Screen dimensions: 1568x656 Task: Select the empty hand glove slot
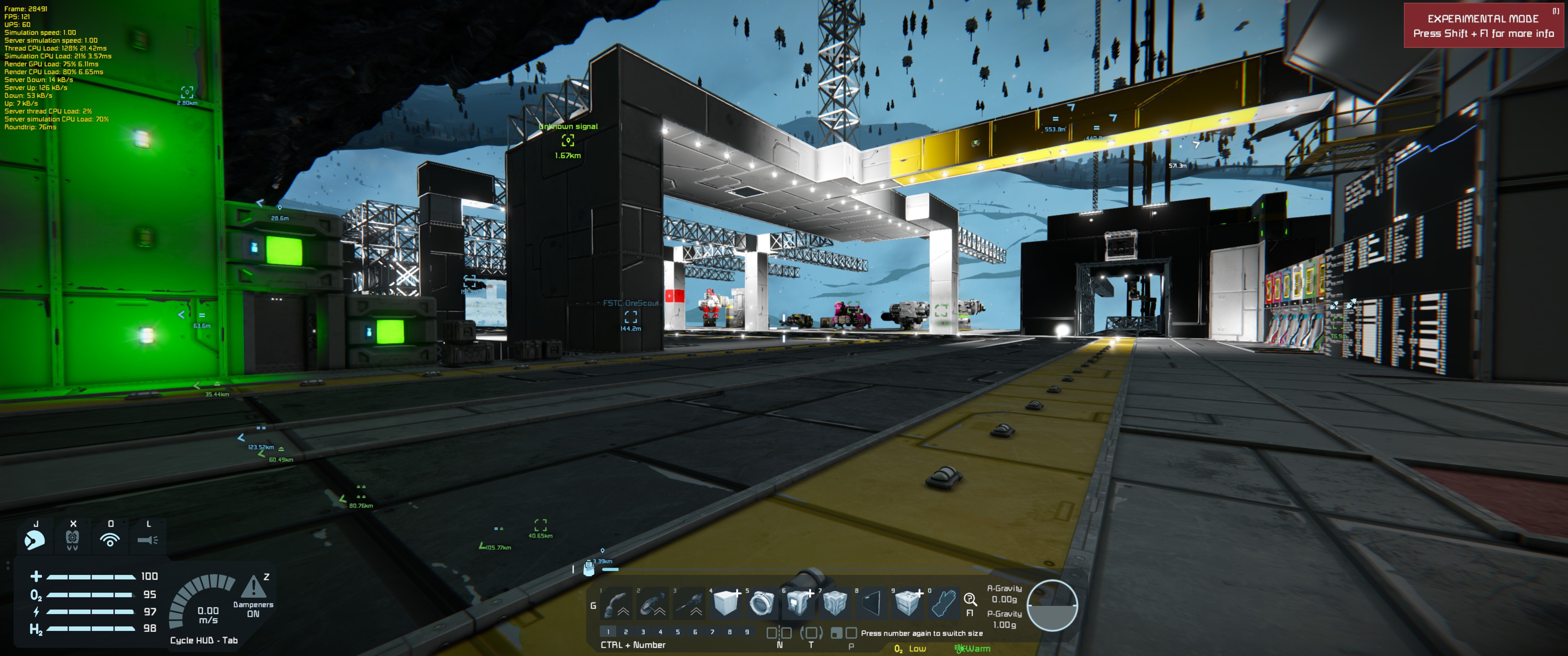(944, 604)
